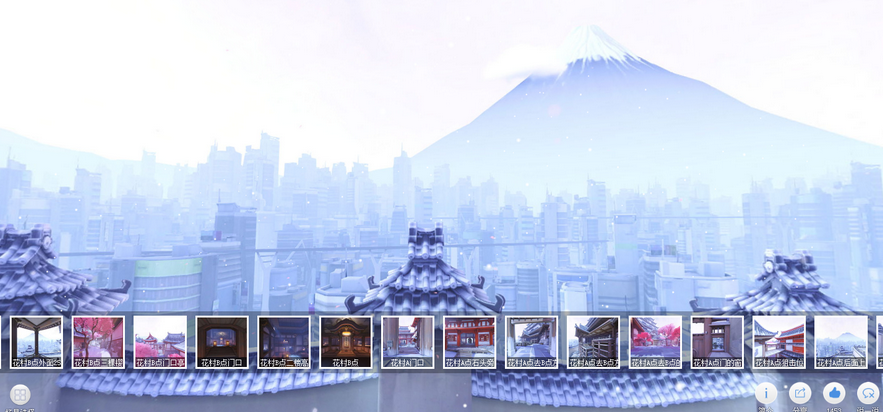Screen dimensions: 883x412
Task: Like the panorama with the thumbs-up button
Action: coord(834,393)
